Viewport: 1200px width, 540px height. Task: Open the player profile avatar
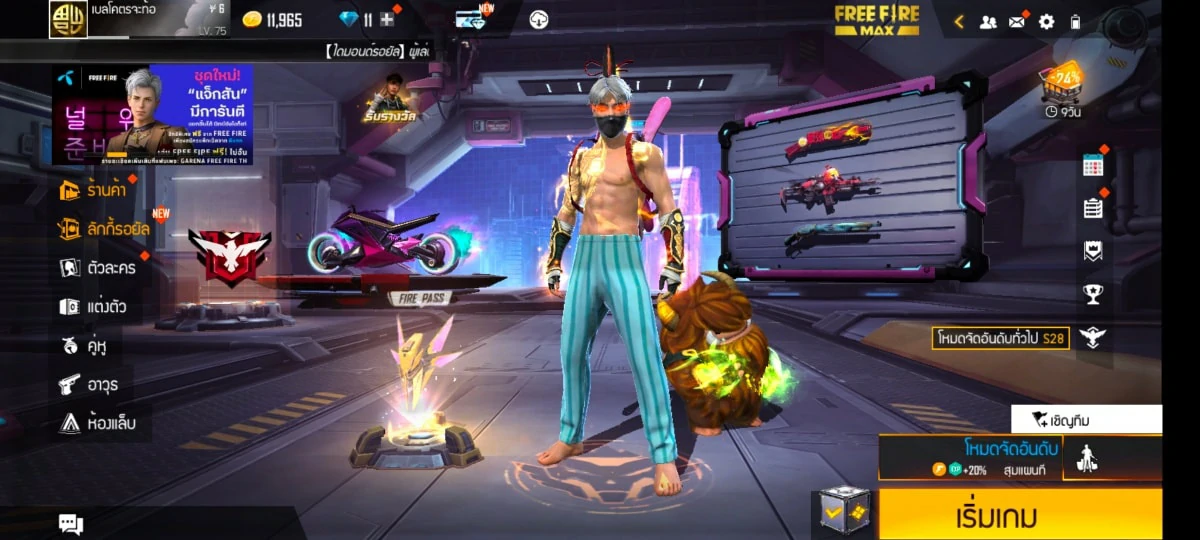[x=68, y=19]
